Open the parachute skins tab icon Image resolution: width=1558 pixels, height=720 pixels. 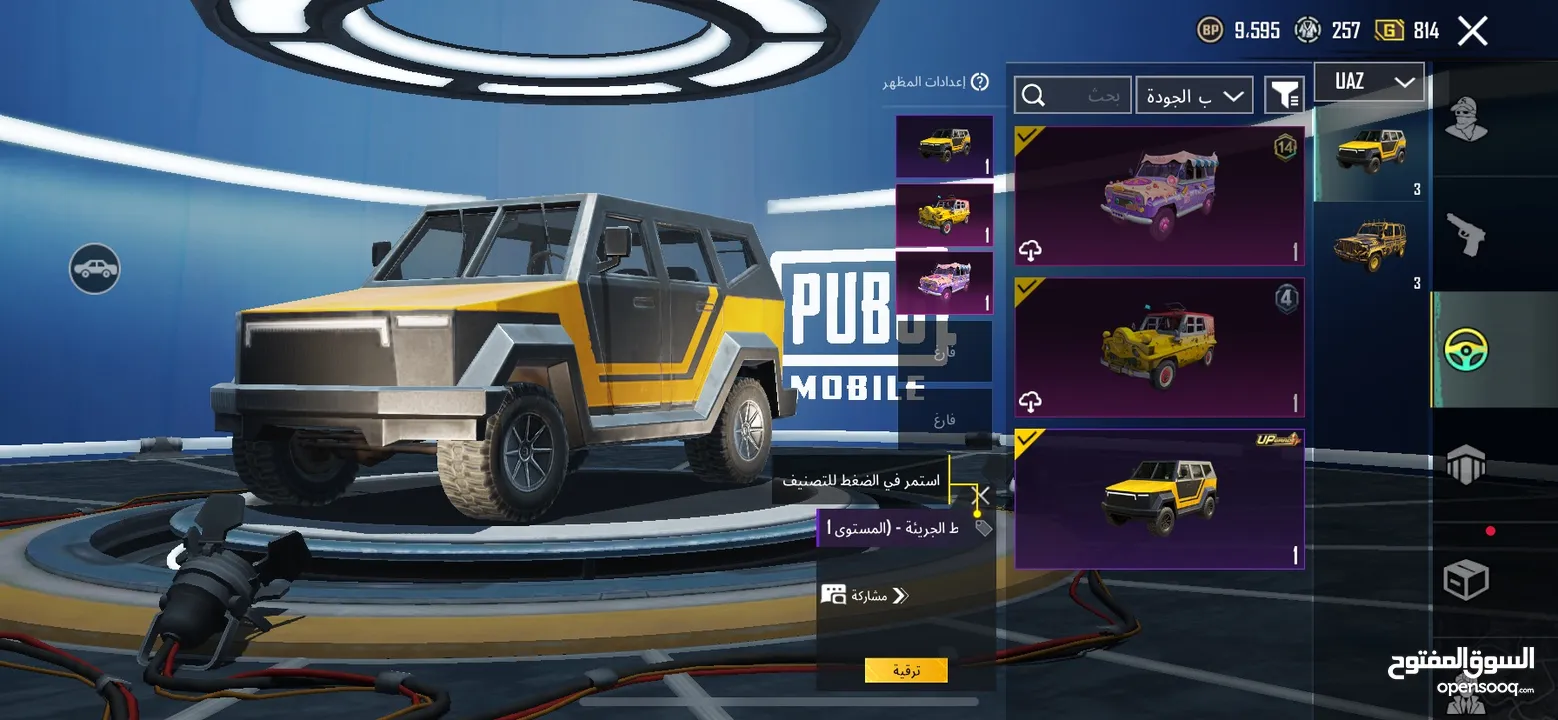point(1467,465)
